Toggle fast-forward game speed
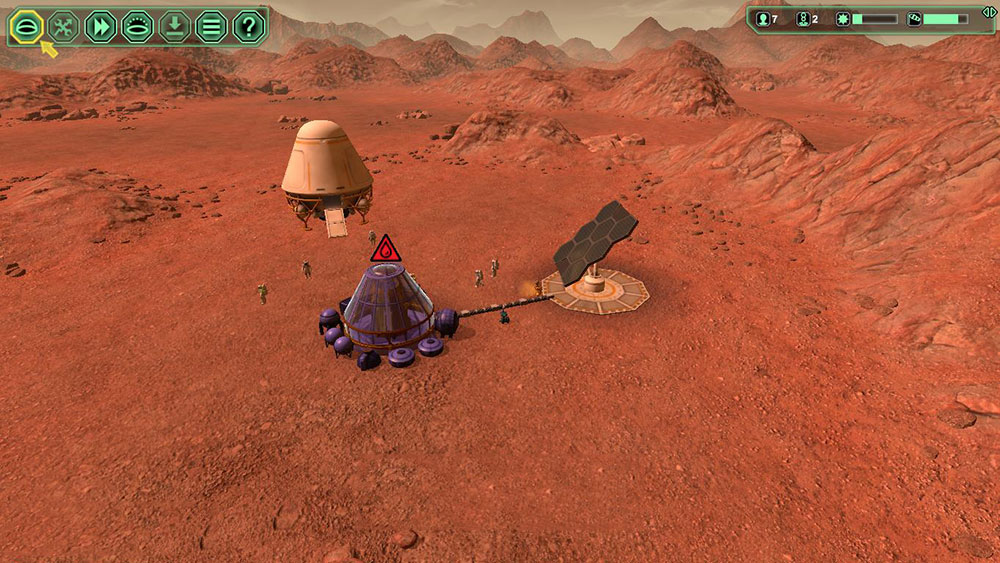Screen dimensions: 1000x563 coord(100,26)
